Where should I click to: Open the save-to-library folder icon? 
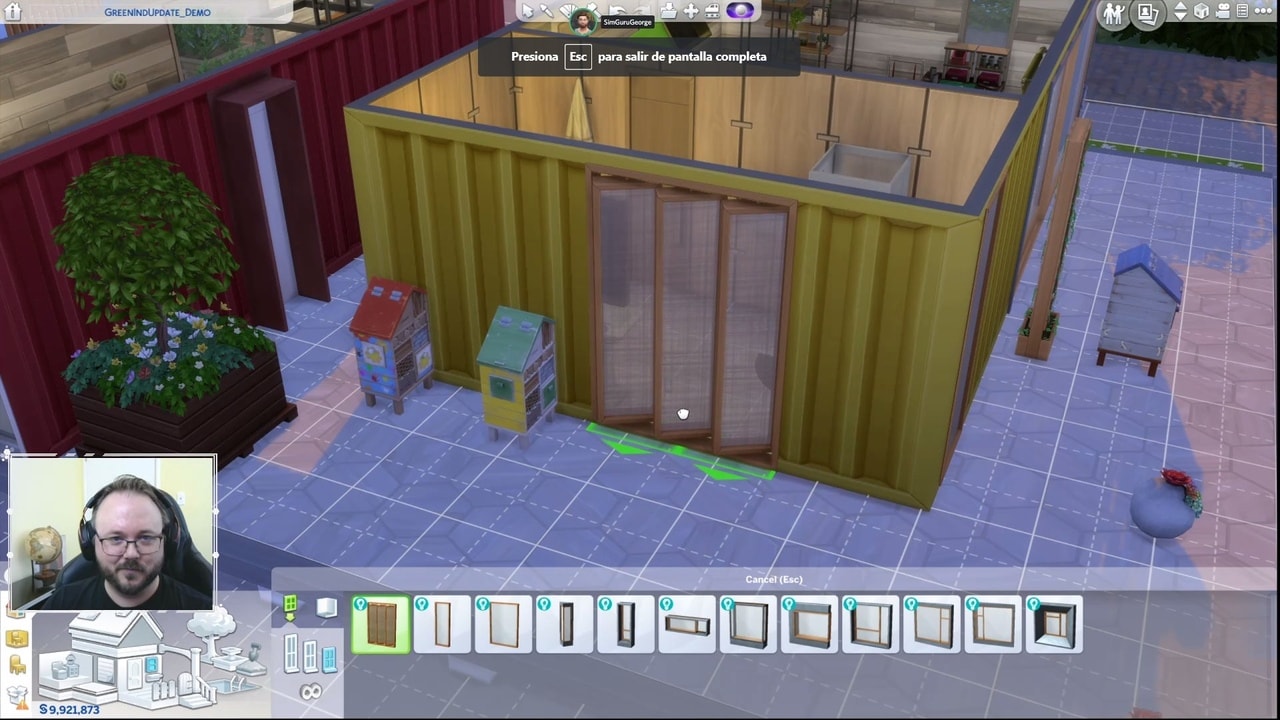point(668,12)
